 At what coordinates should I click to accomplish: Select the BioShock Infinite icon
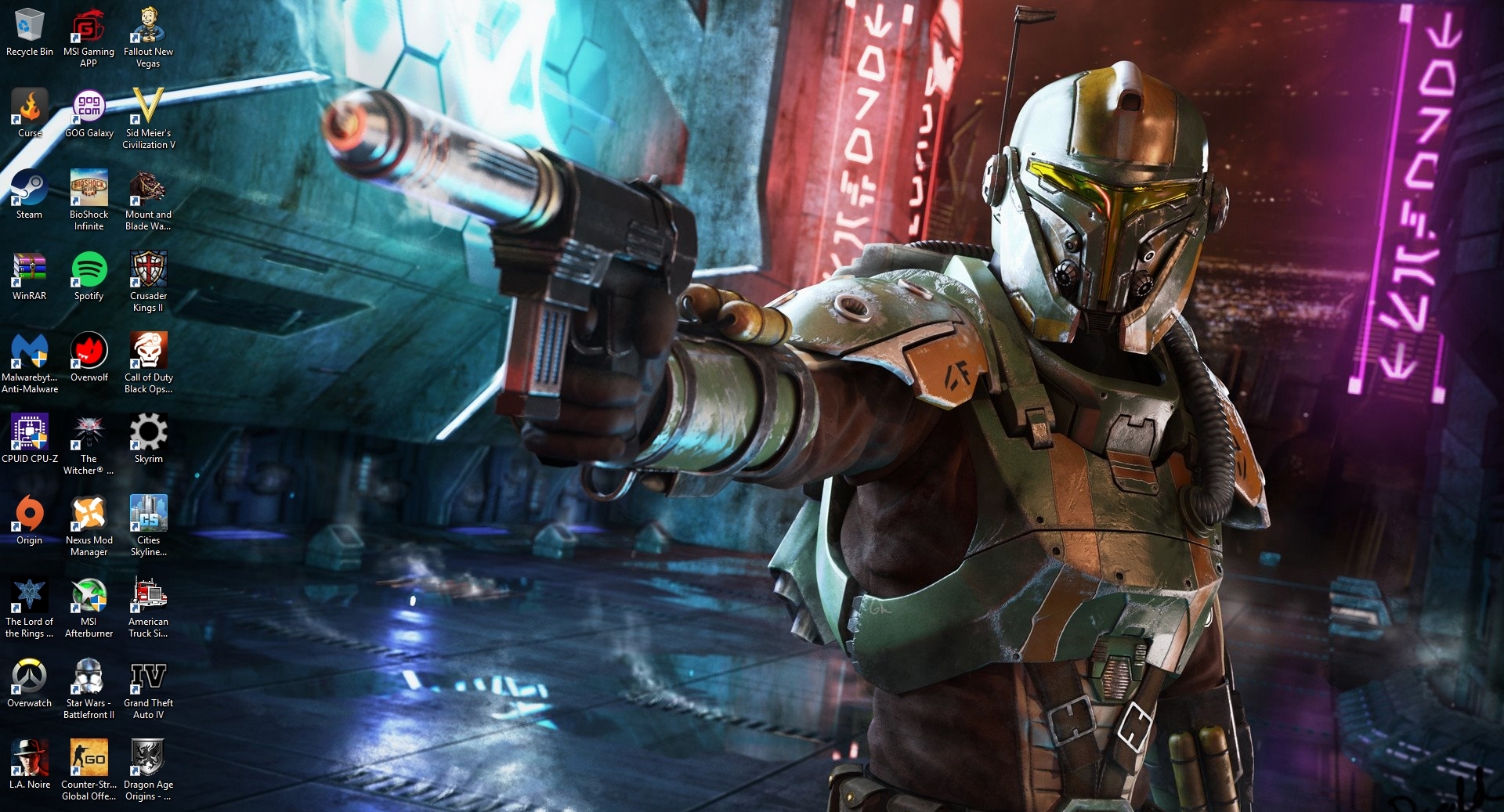coord(89,189)
